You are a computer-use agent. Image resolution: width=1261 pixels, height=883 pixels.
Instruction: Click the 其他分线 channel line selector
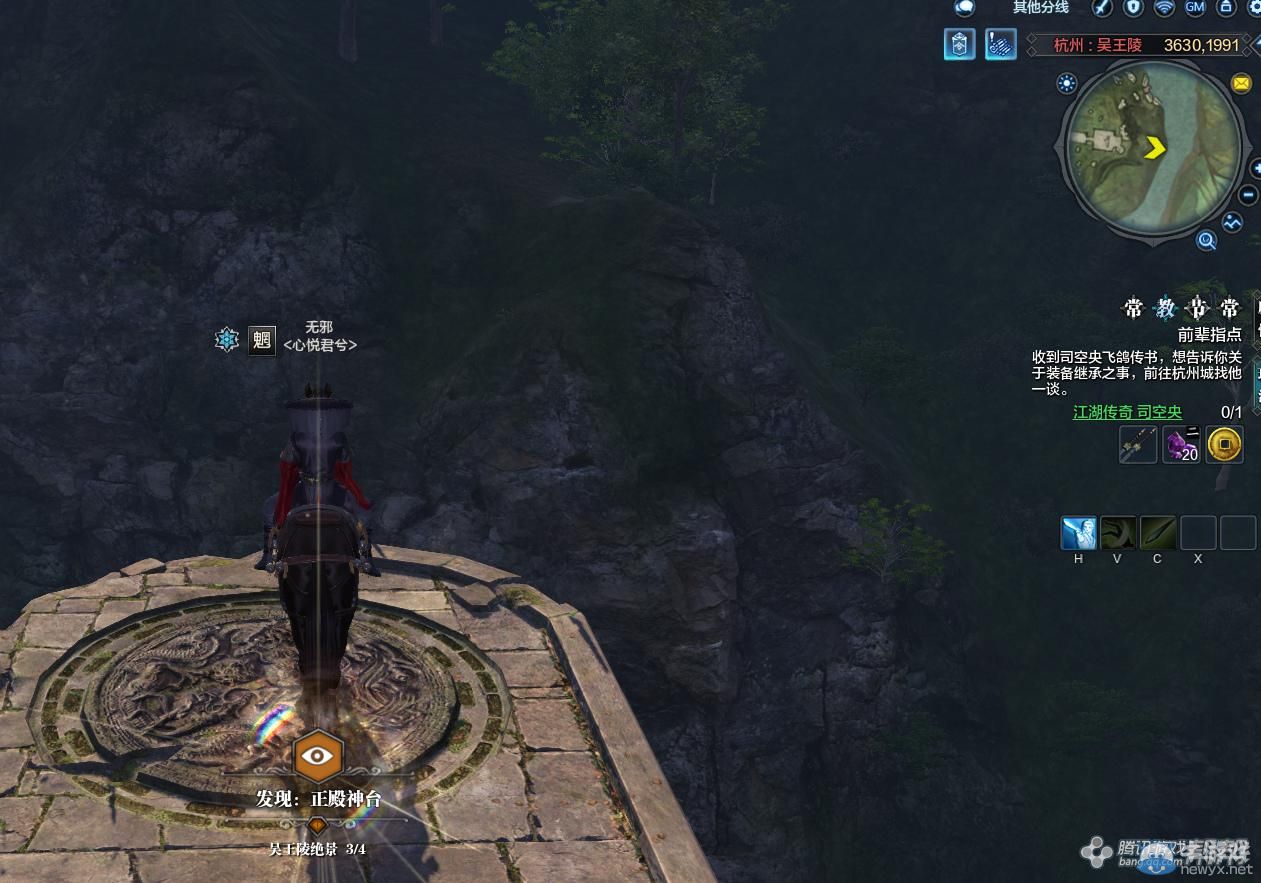1040,8
